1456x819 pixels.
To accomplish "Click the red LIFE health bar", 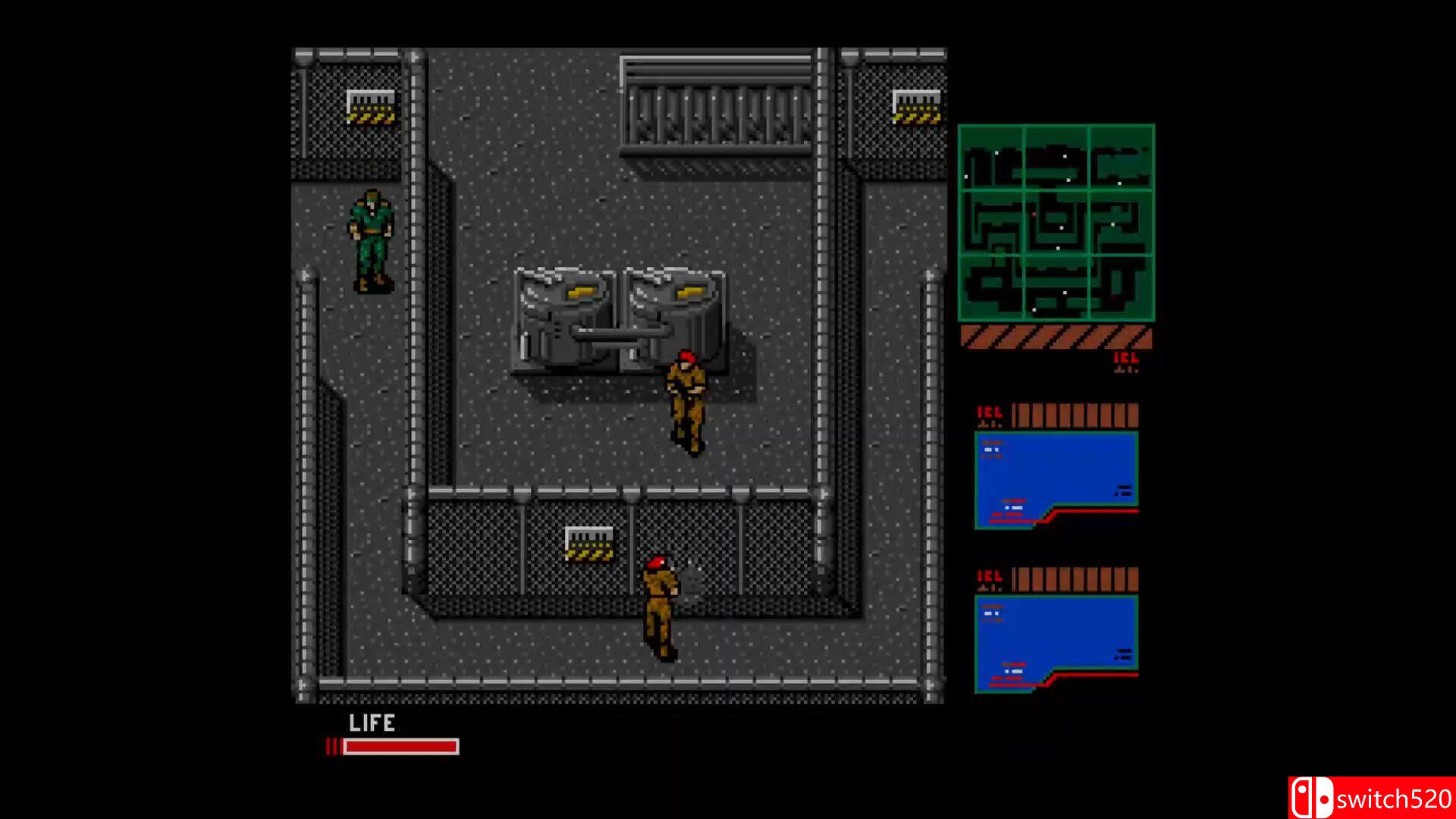I will click(400, 747).
